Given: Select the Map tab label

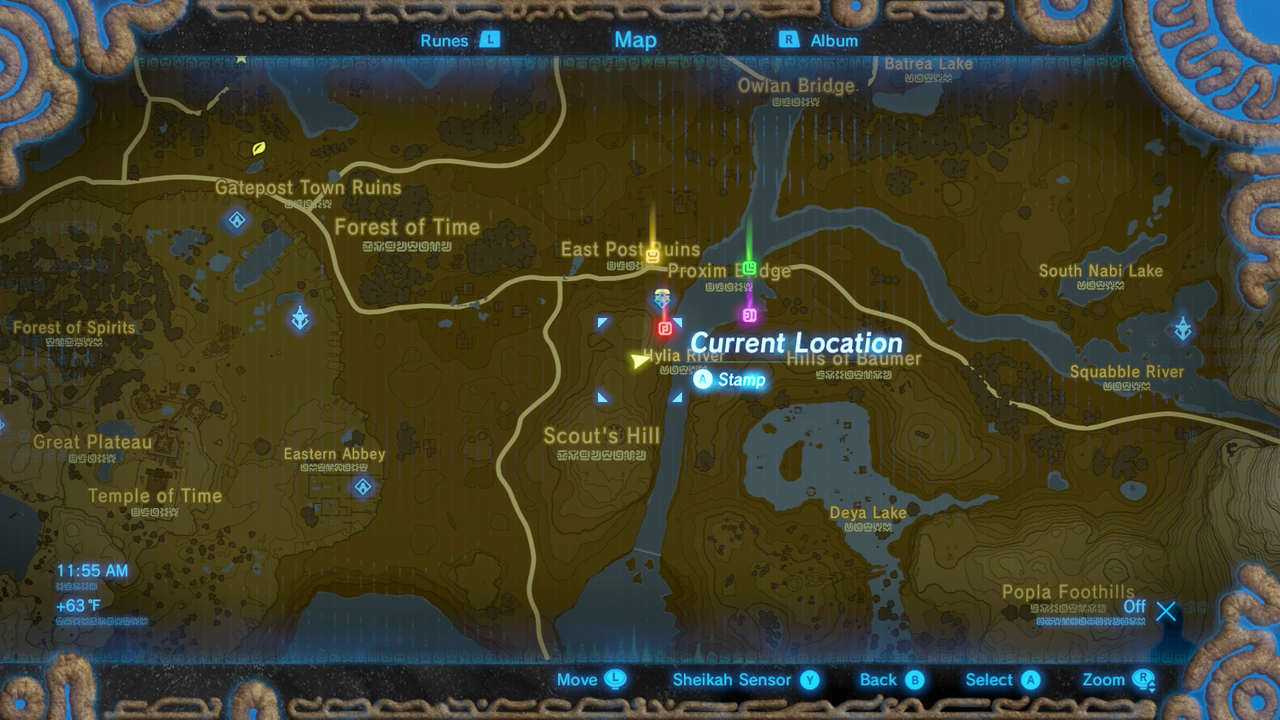Looking at the screenshot, I should coord(635,40).
